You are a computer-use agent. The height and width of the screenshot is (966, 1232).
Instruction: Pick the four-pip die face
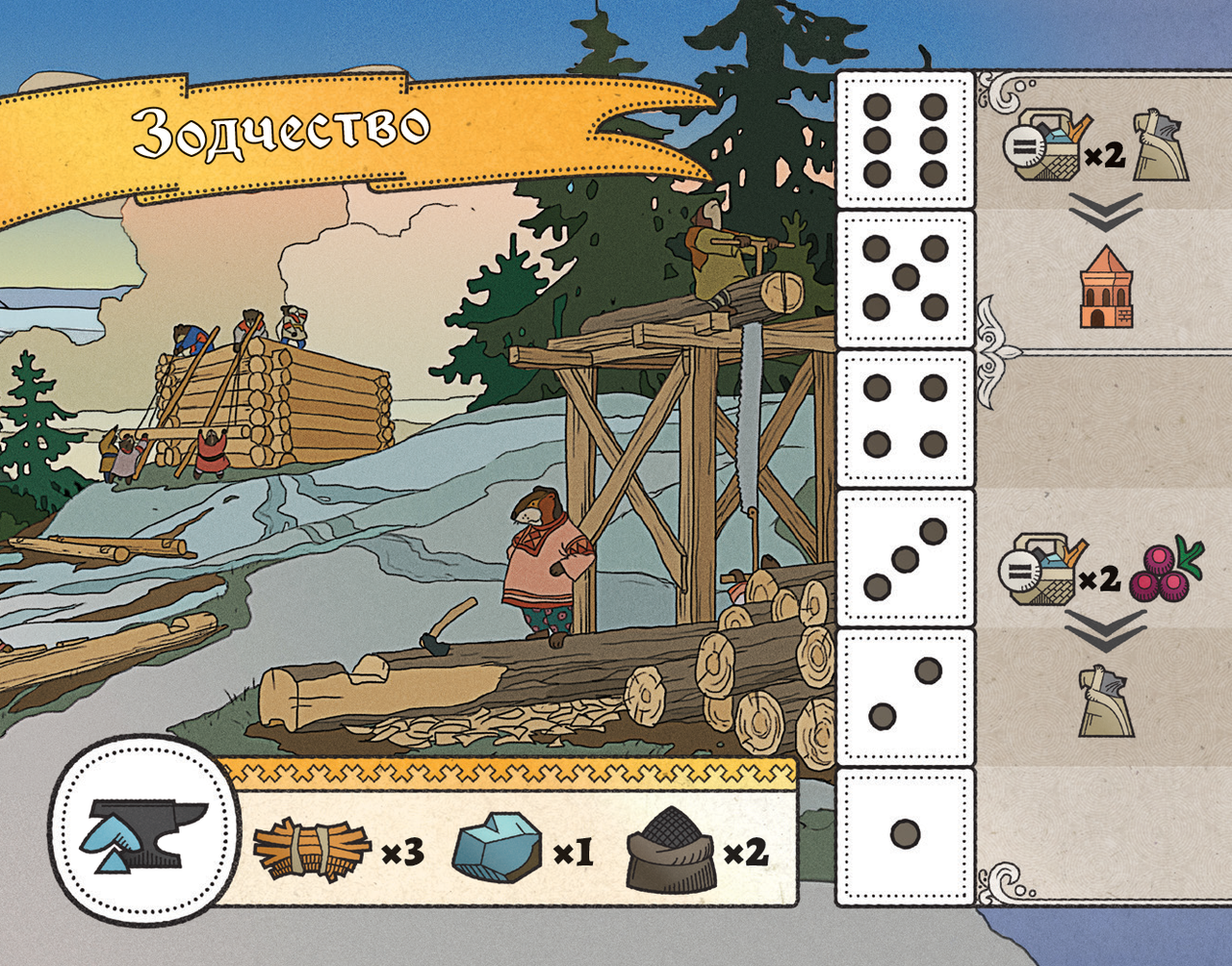pos(905,418)
